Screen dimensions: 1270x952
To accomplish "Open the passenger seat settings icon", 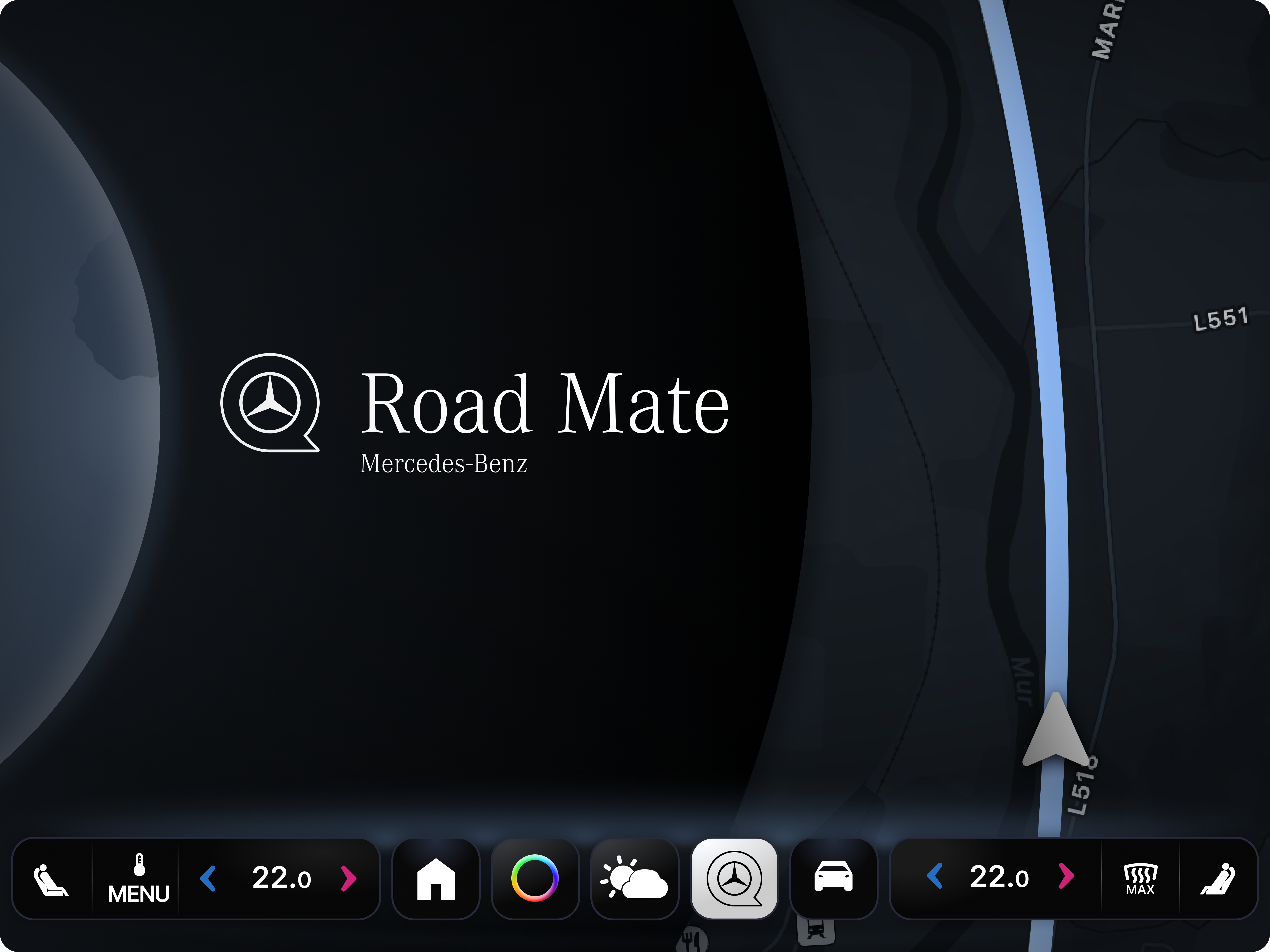I will coord(1217,879).
